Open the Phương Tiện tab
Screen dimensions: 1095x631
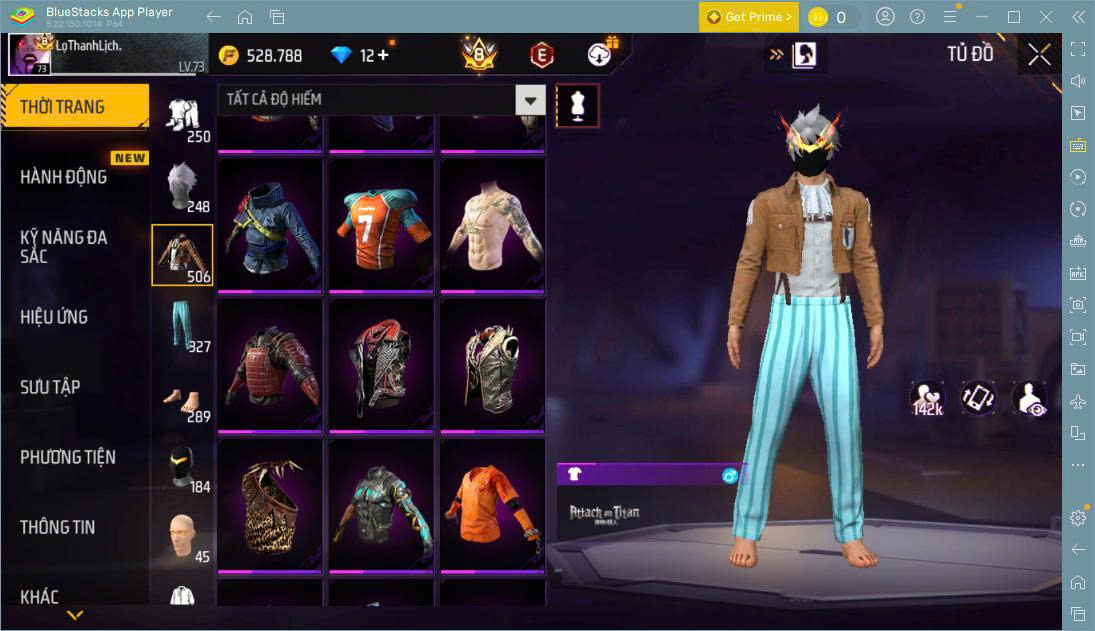pos(68,457)
